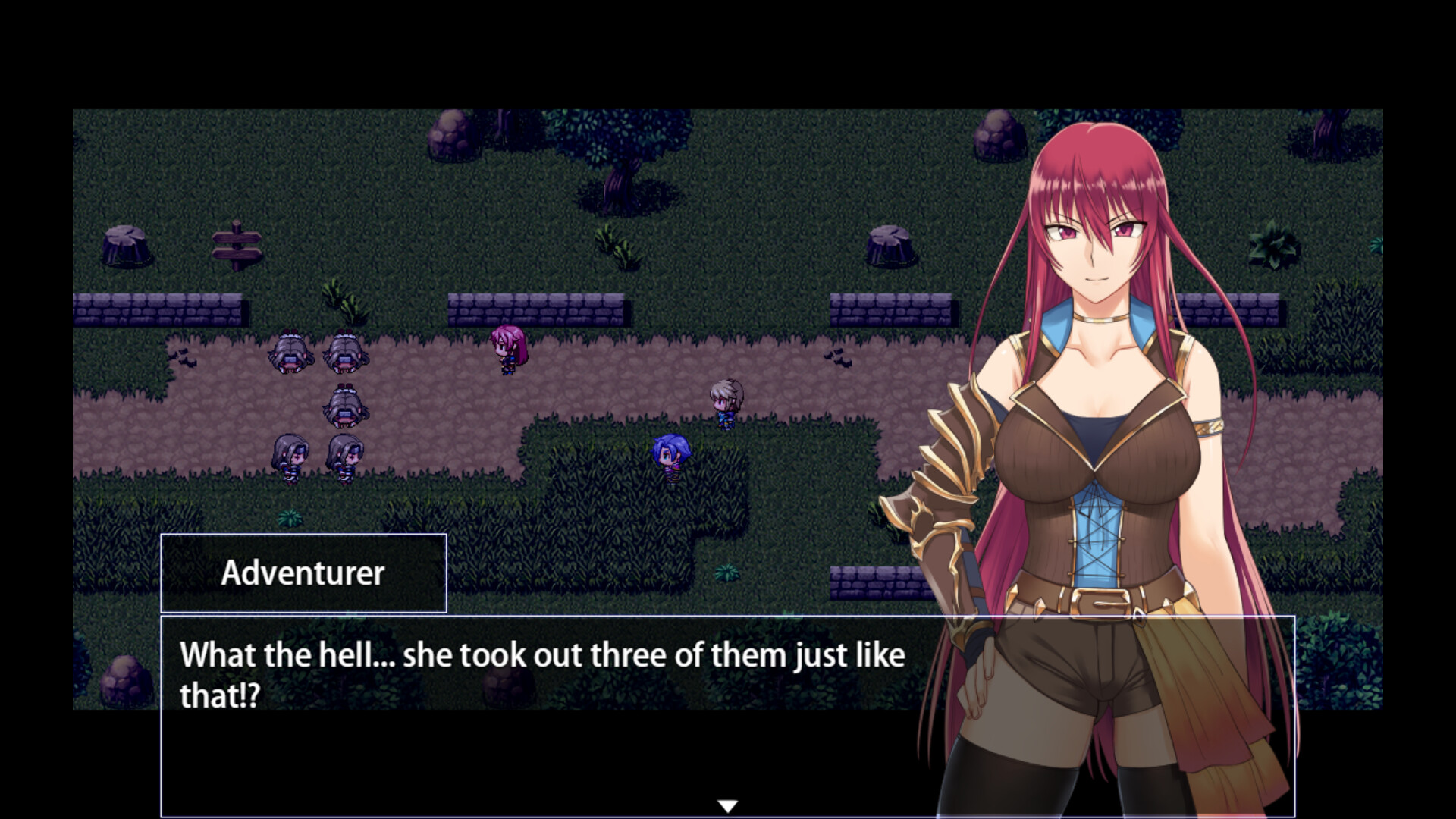
Task: Click the Adventurer name box
Action: (303, 574)
